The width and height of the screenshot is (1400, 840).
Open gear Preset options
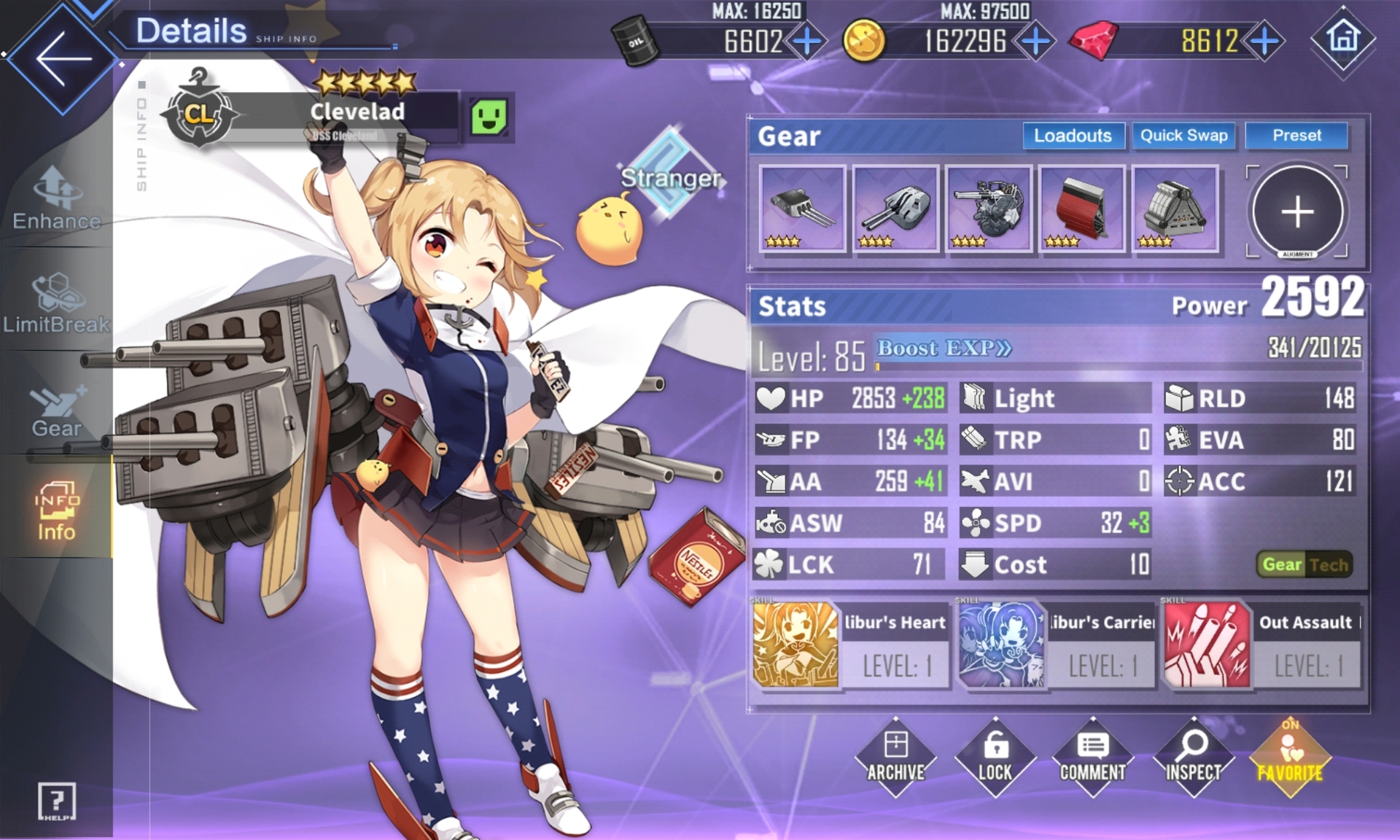pyautogui.click(x=1296, y=136)
